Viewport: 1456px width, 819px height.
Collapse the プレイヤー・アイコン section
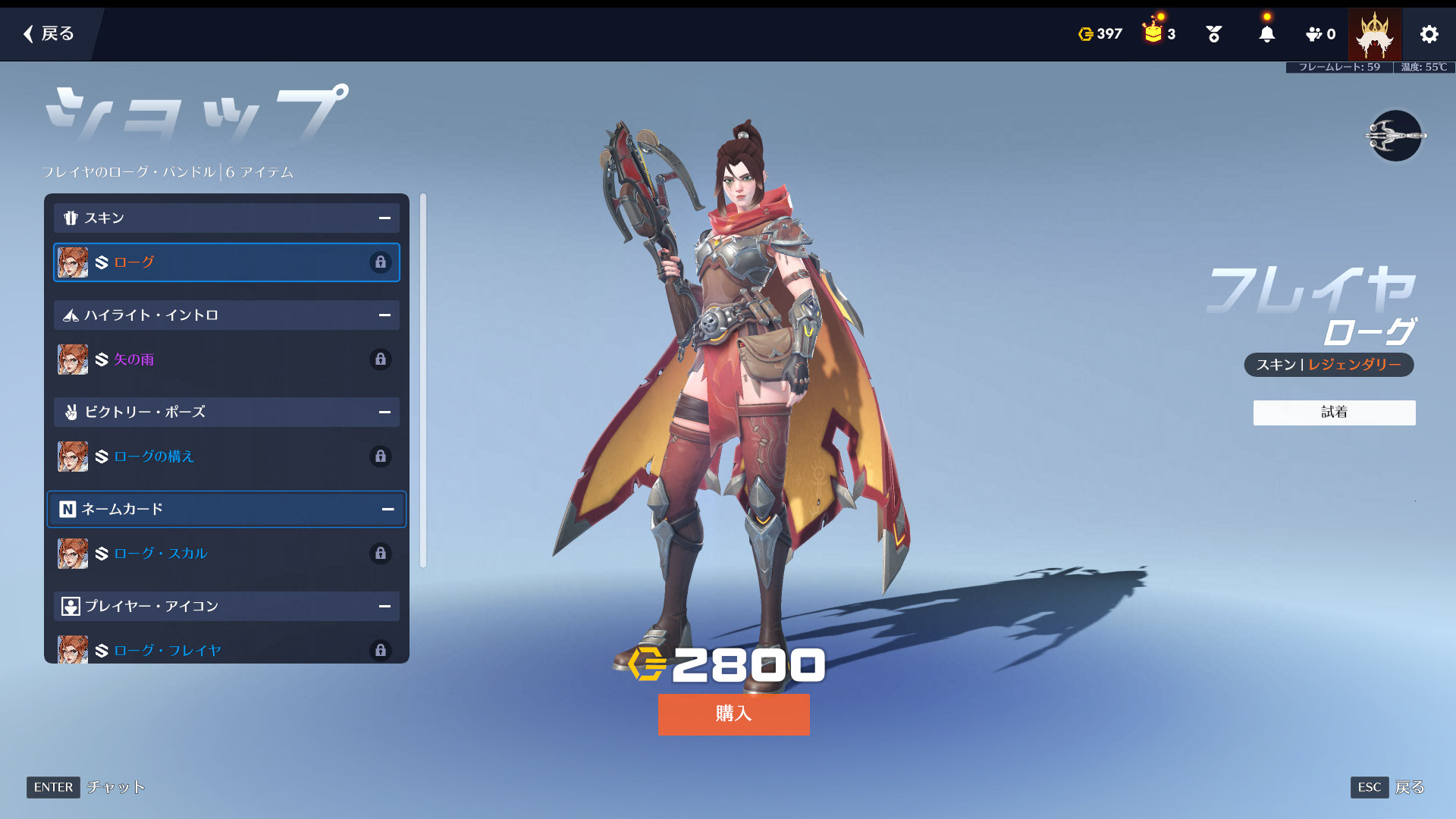pos(384,607)
